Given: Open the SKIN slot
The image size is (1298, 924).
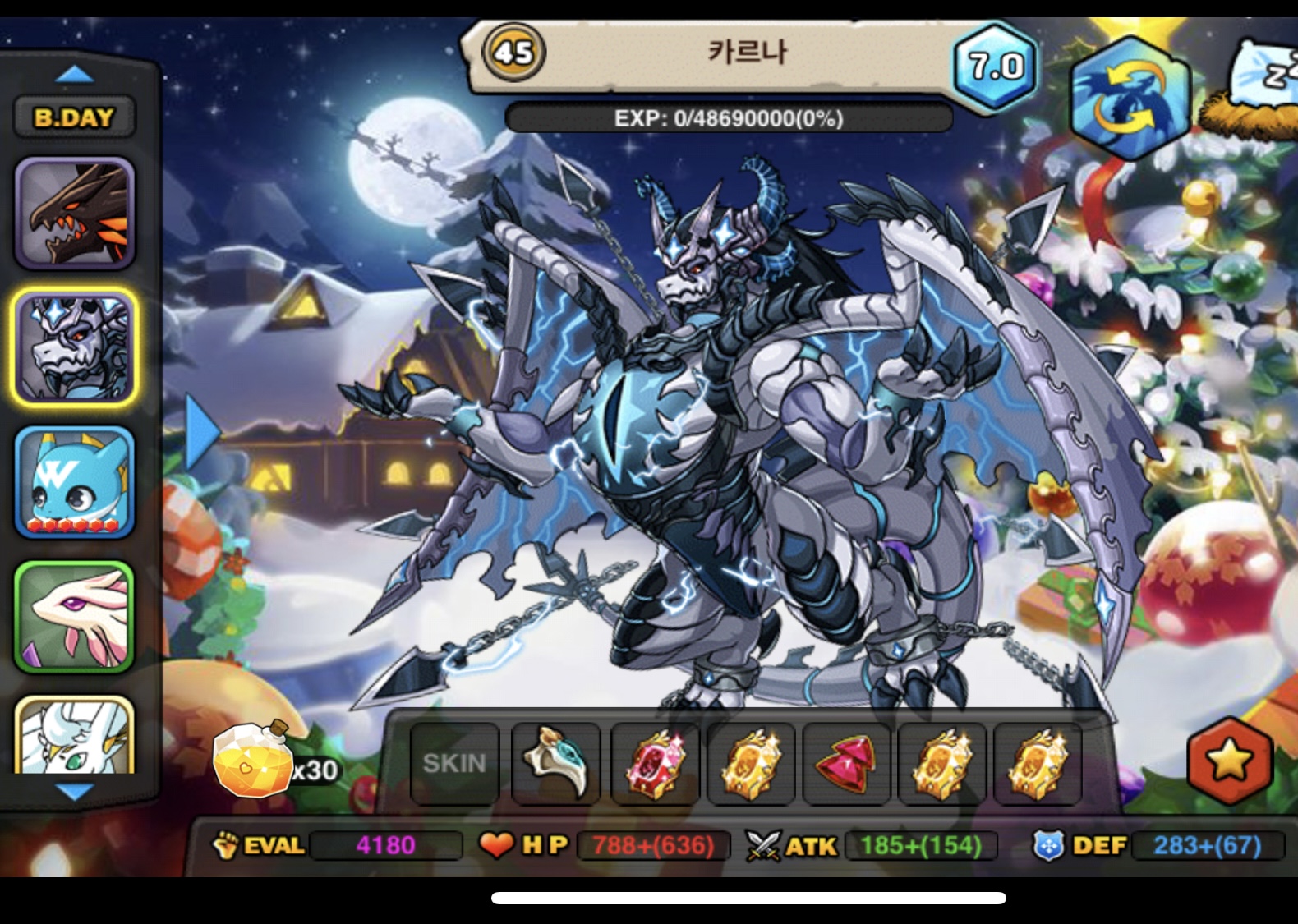Looking at the screenshot, I should point(454,763).
